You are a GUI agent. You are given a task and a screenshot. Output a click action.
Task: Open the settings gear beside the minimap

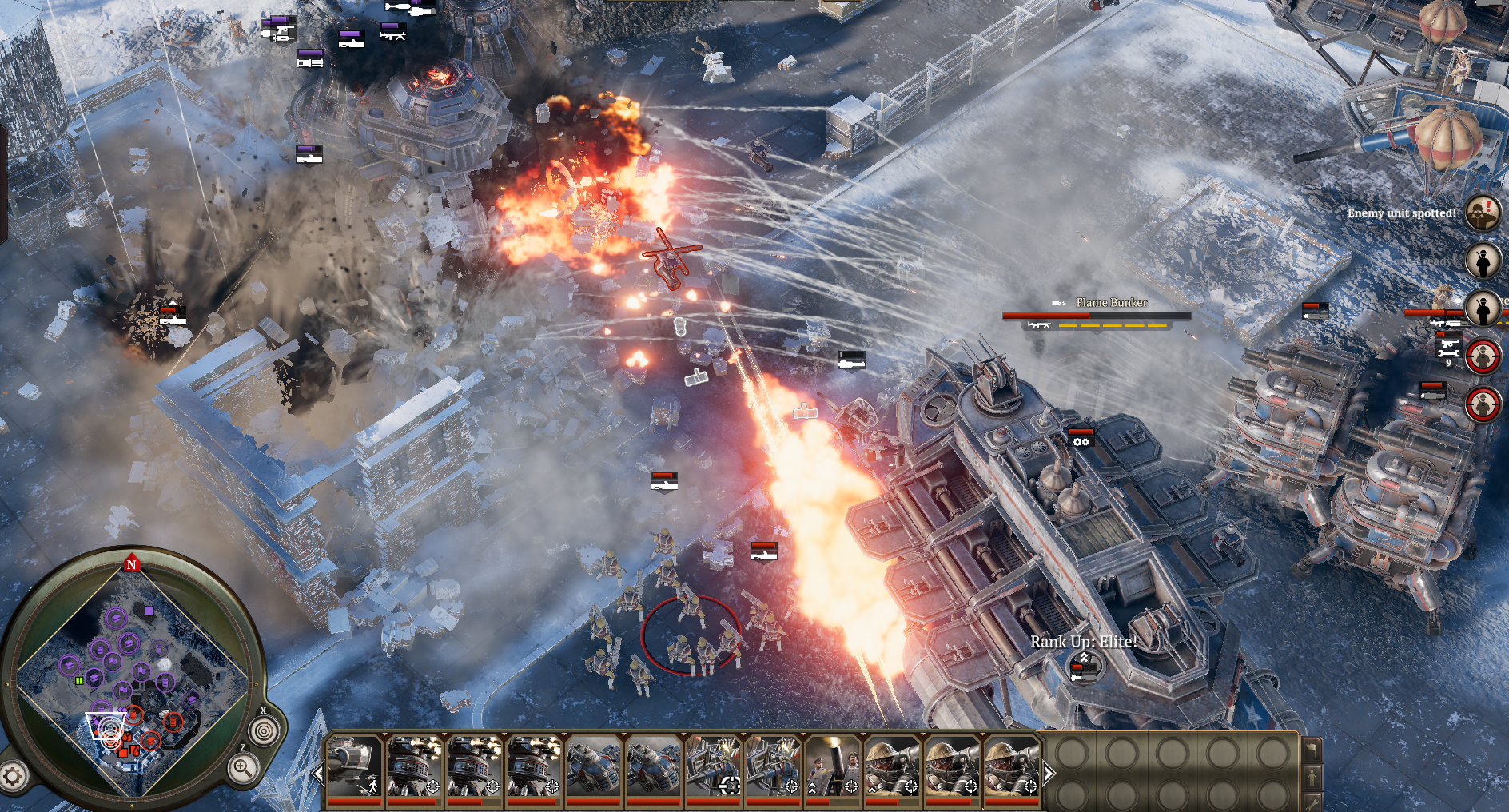point(13,775)
